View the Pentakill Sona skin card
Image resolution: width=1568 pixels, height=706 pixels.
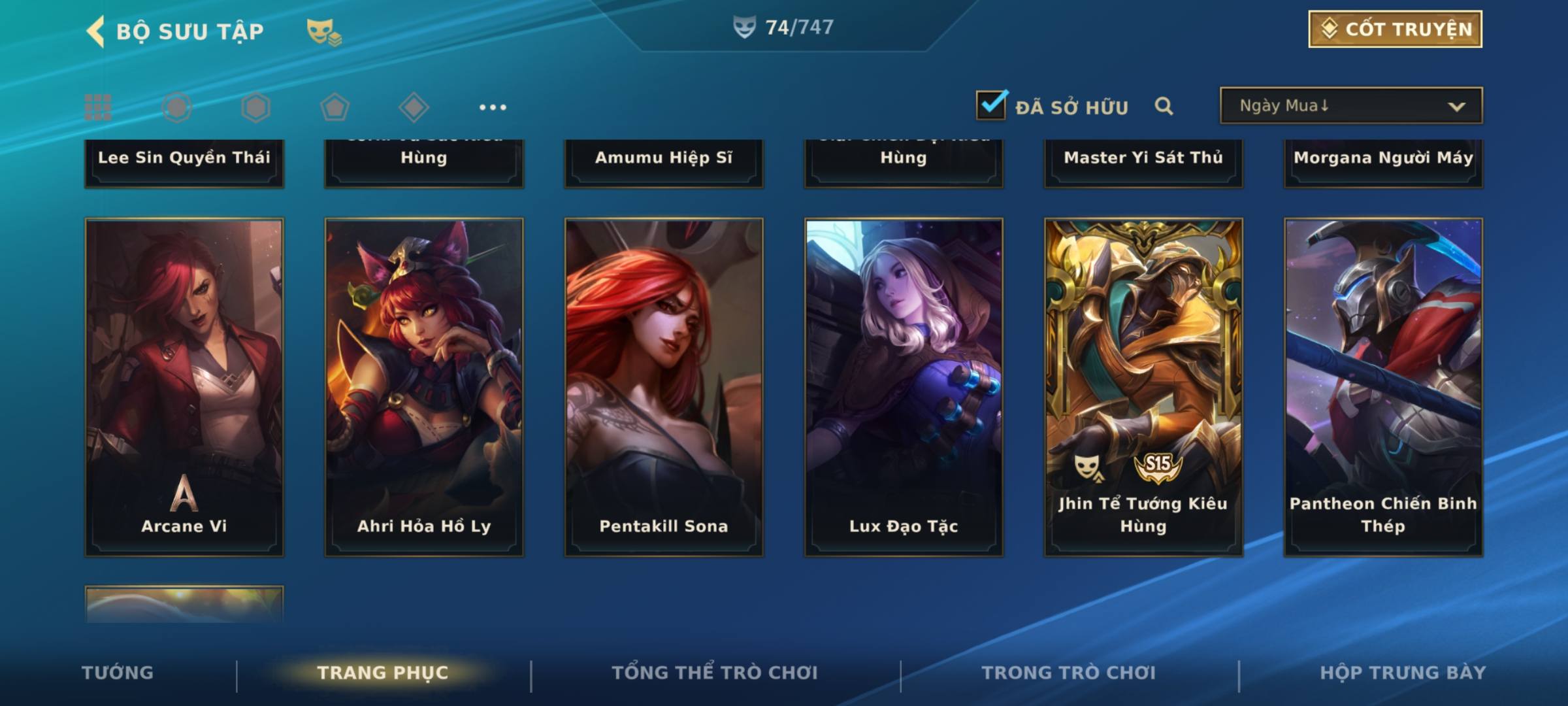coord(664,387)
